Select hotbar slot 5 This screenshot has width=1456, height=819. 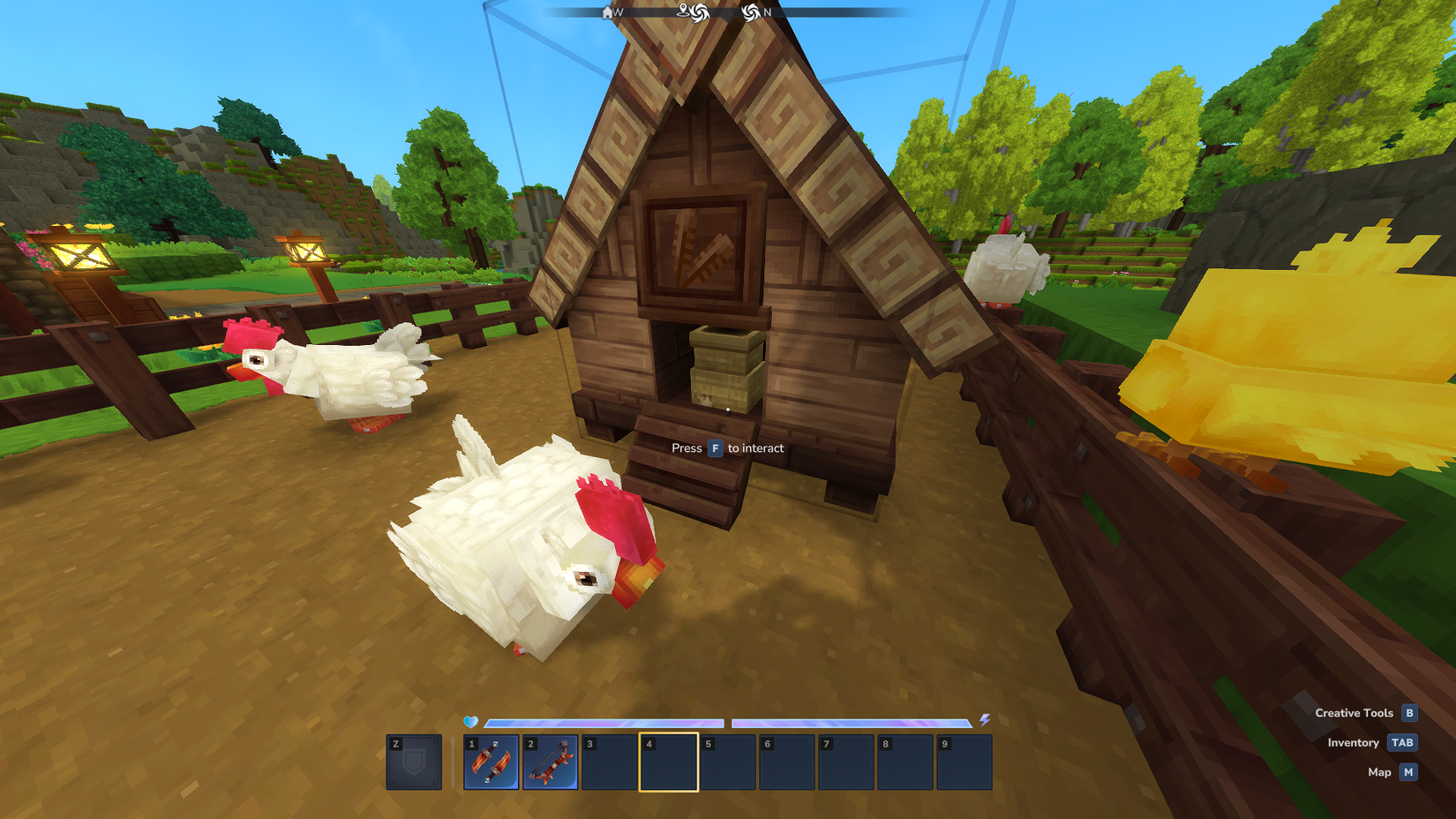(731, 763)
